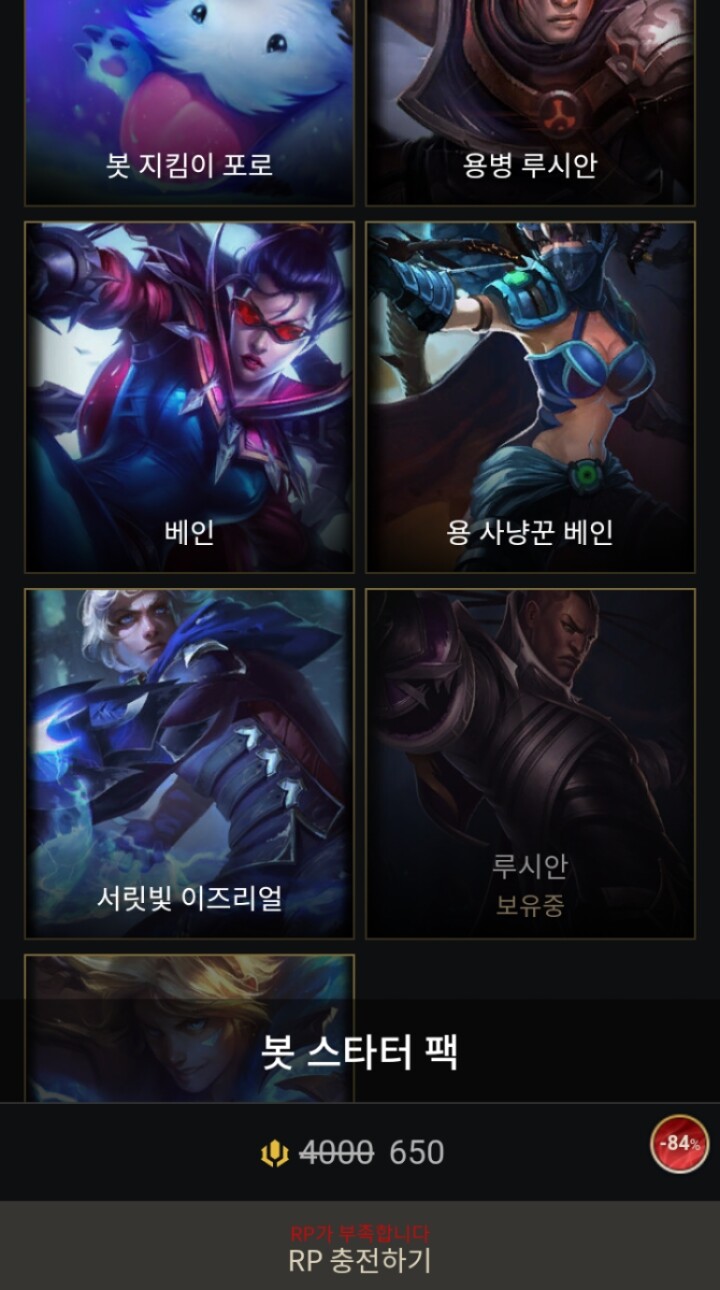Choose the 베인 champion card
The height and width of the screenshot is (1290, 720).
click(x=189, y=397)
